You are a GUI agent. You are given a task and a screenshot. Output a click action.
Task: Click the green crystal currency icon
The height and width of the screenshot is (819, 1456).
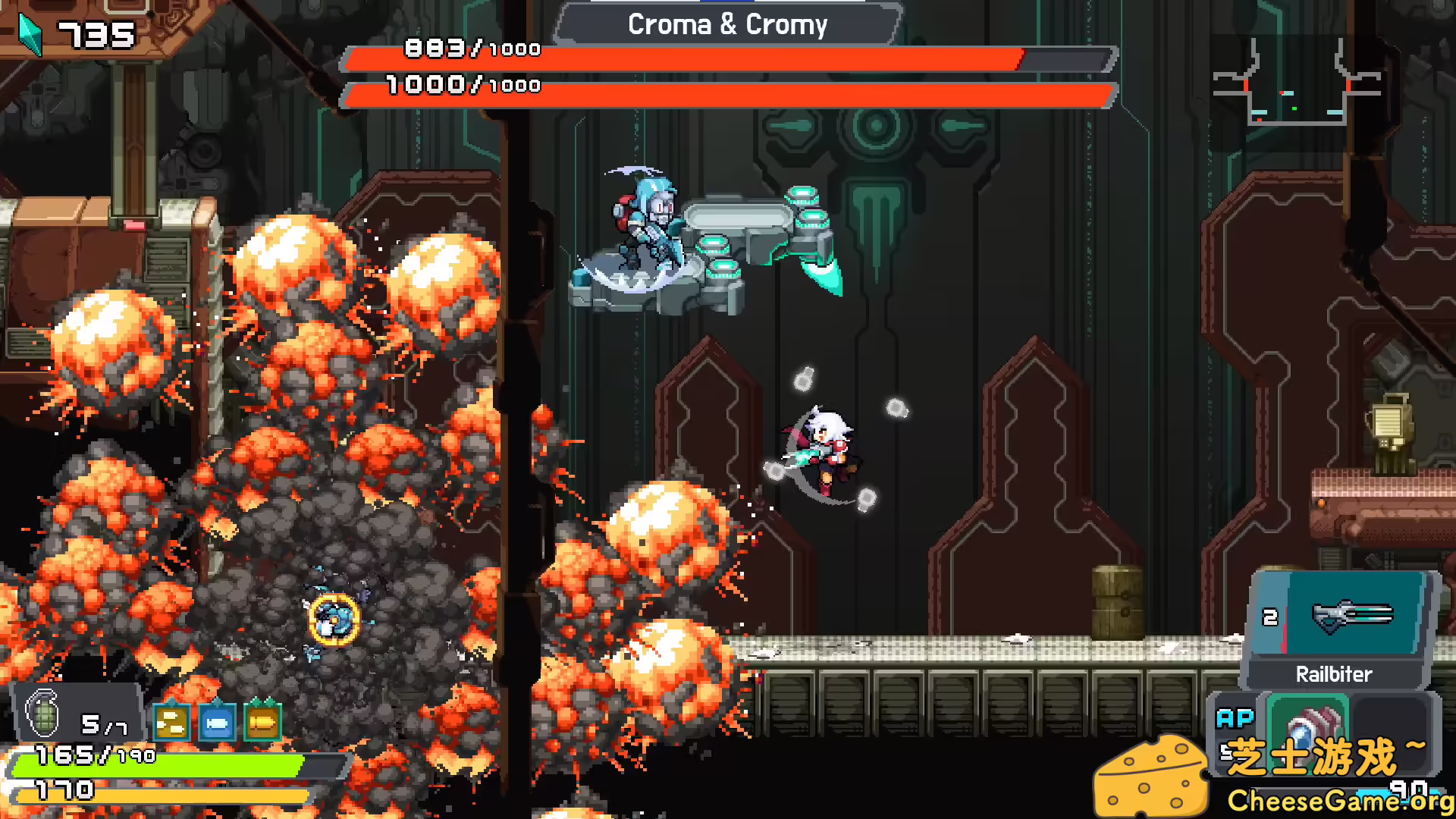click(30, 33)
